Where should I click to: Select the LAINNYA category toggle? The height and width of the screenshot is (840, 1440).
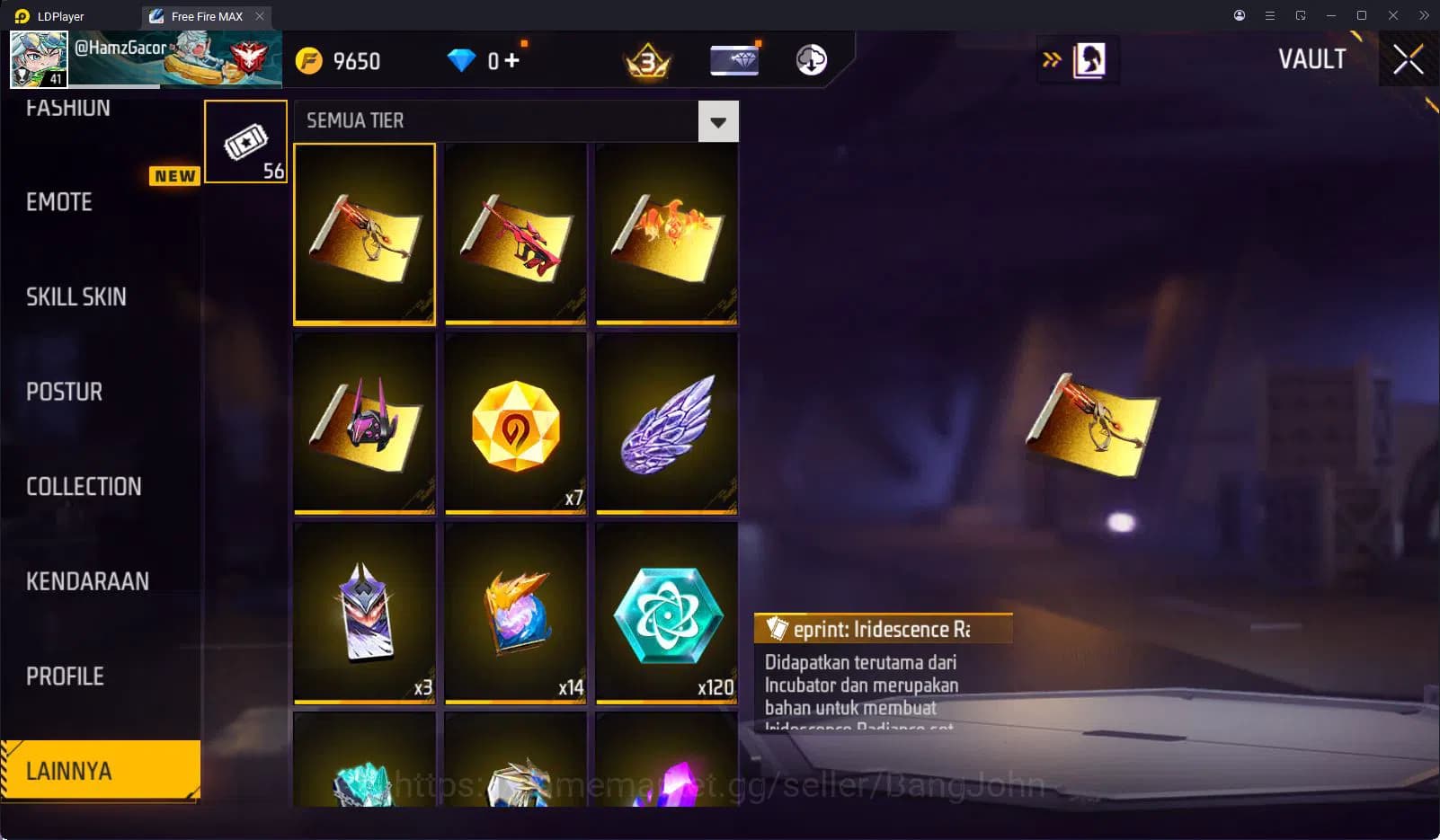(101, 770)
